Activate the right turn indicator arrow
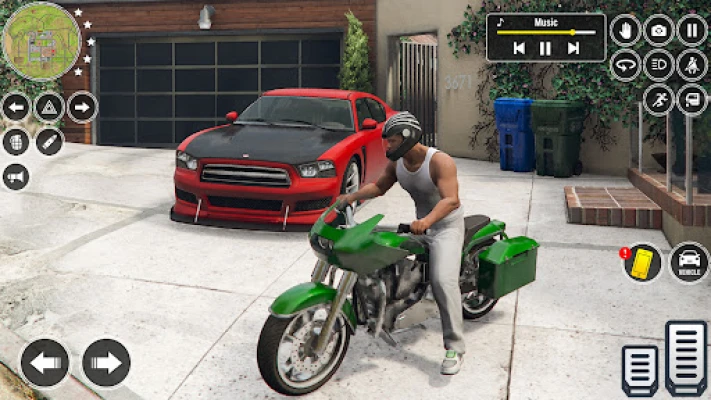This screenshot has height=400, width=711. coord(82,107)
